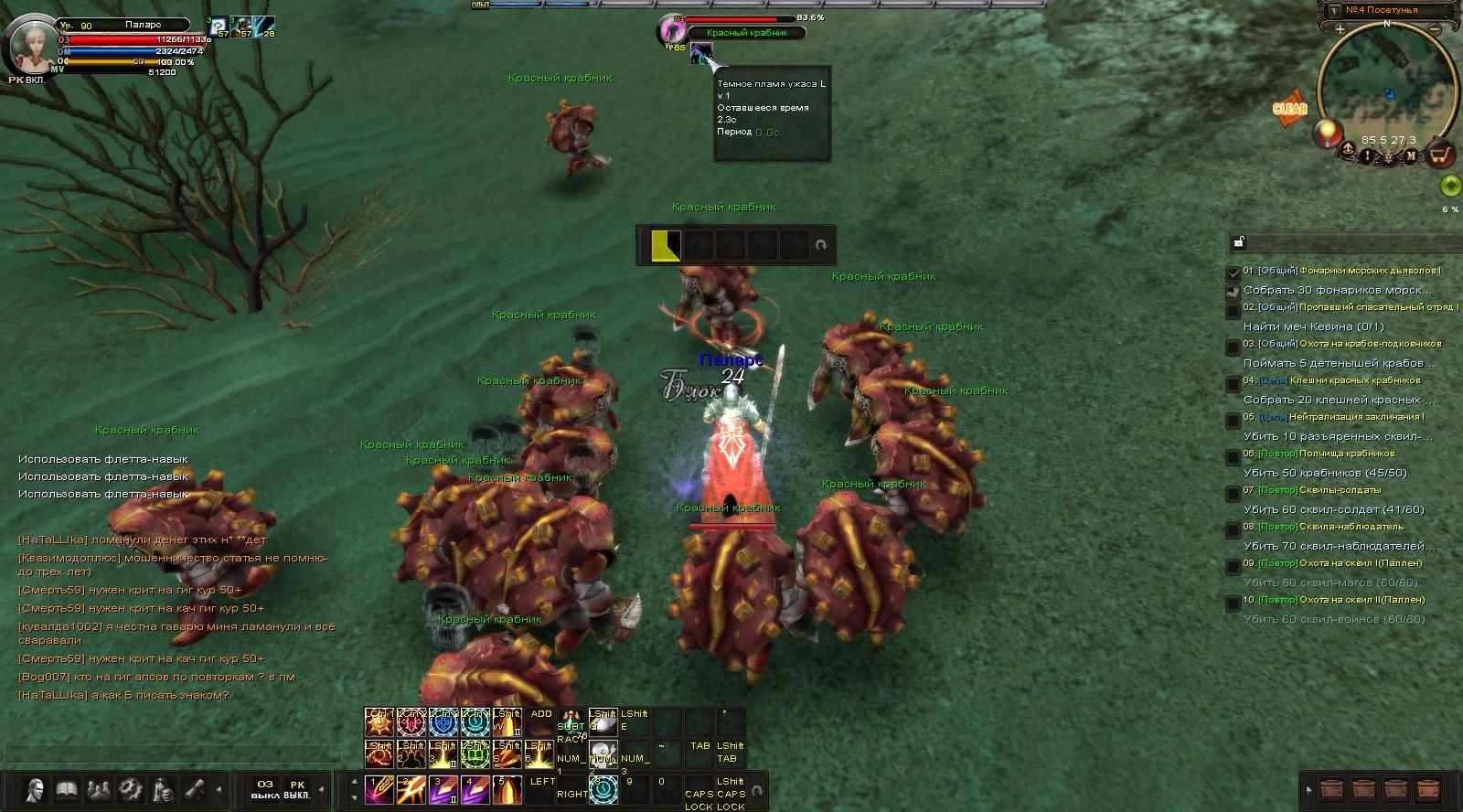The width and height of the screenshot is (1463, 812).
Task: Click the orange CLEAR badge
Action: 1289,108
